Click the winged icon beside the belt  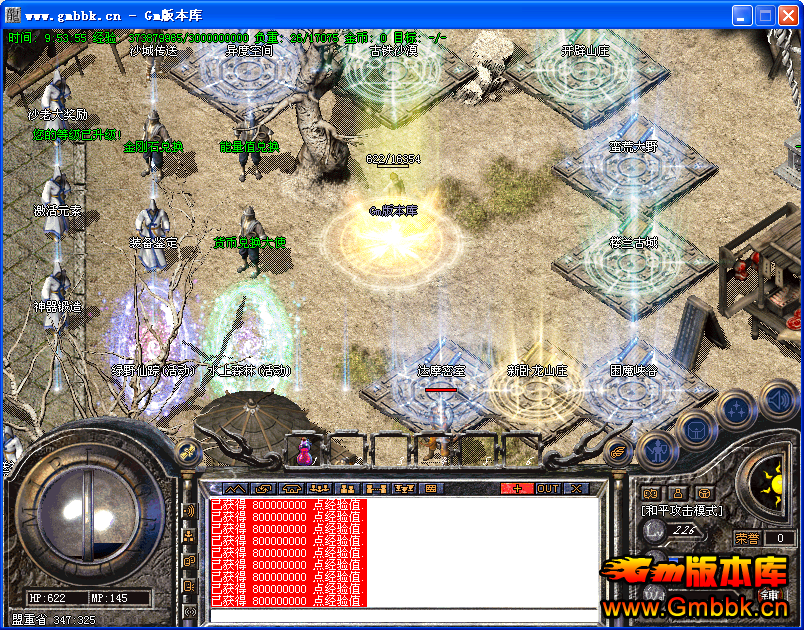coord(618,451)
